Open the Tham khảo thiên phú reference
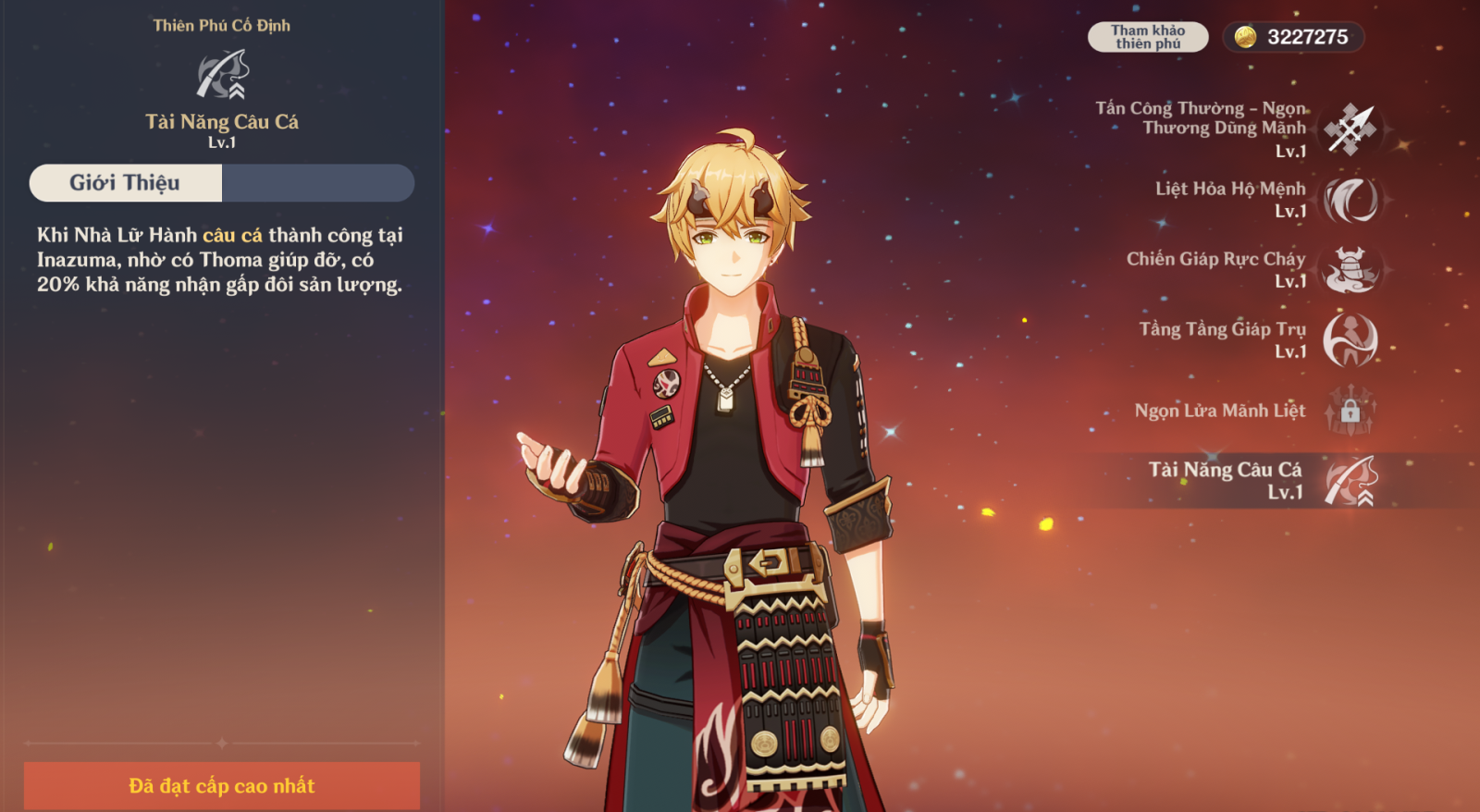The height and width of the screenshot is (812, 1480). tap(1147, 37)
